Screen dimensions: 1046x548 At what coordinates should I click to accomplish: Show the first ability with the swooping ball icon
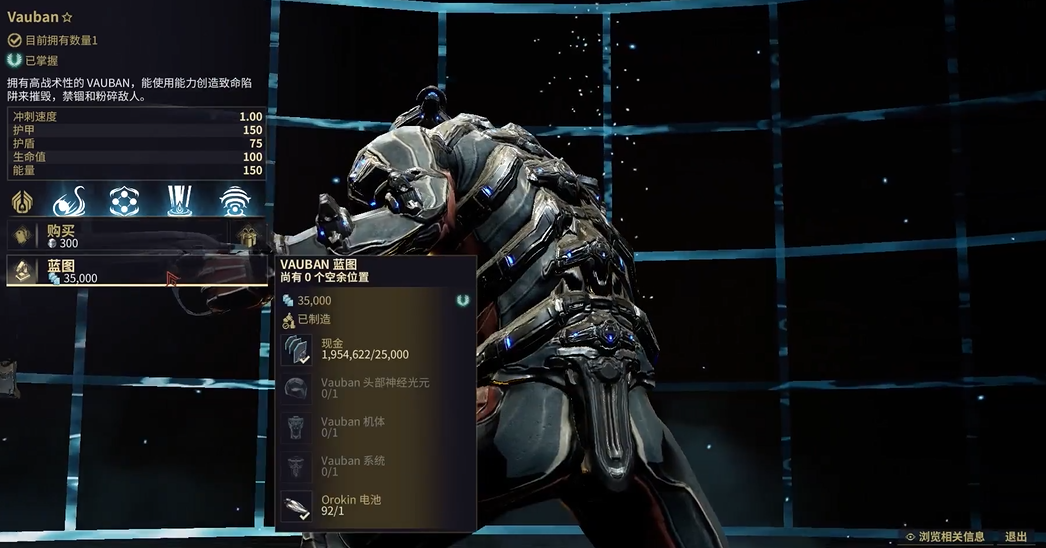click(x=69, y=200)
